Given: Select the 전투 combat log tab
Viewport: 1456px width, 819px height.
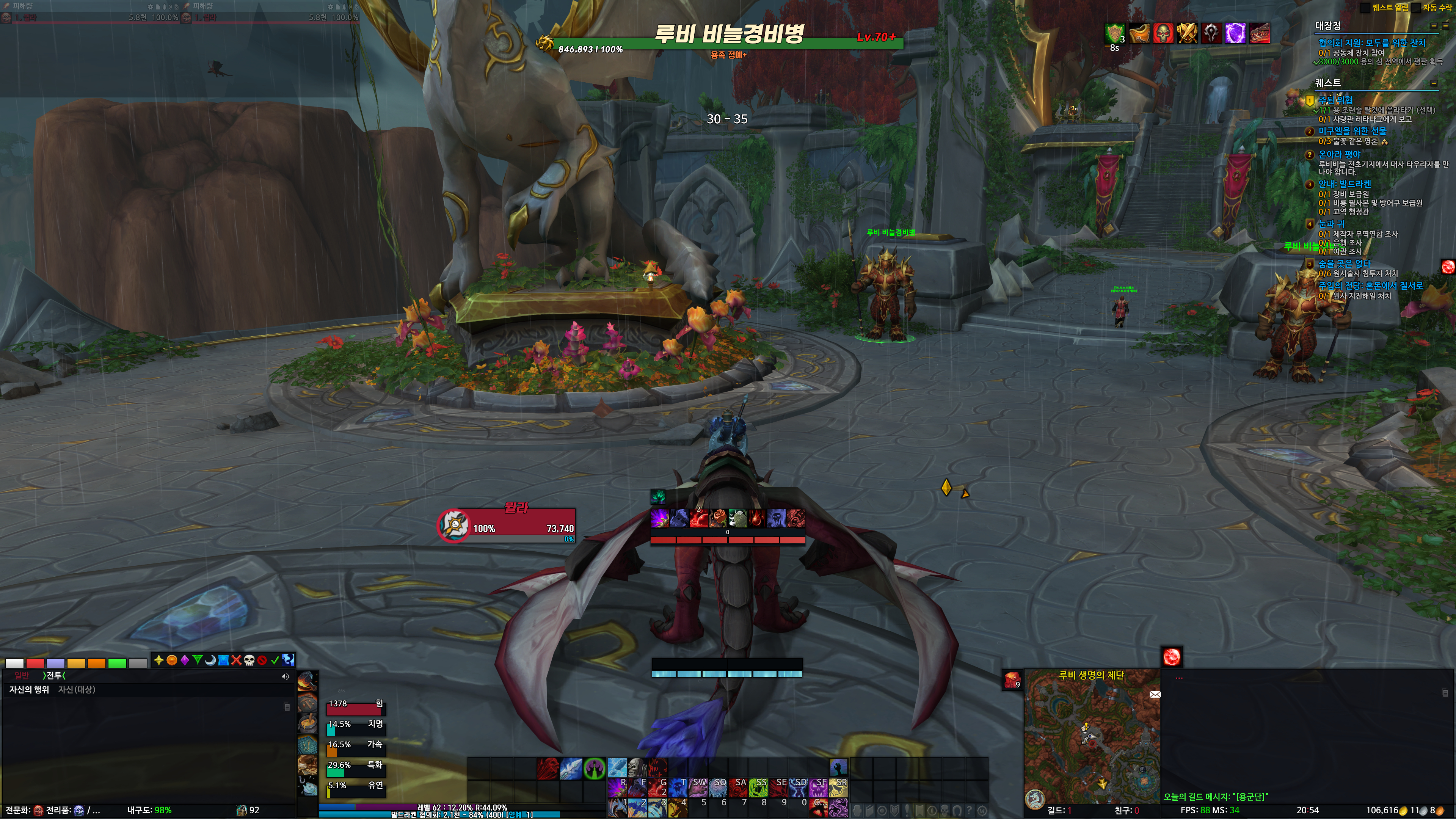Looking at the screenshot, I should pos(54,675).
